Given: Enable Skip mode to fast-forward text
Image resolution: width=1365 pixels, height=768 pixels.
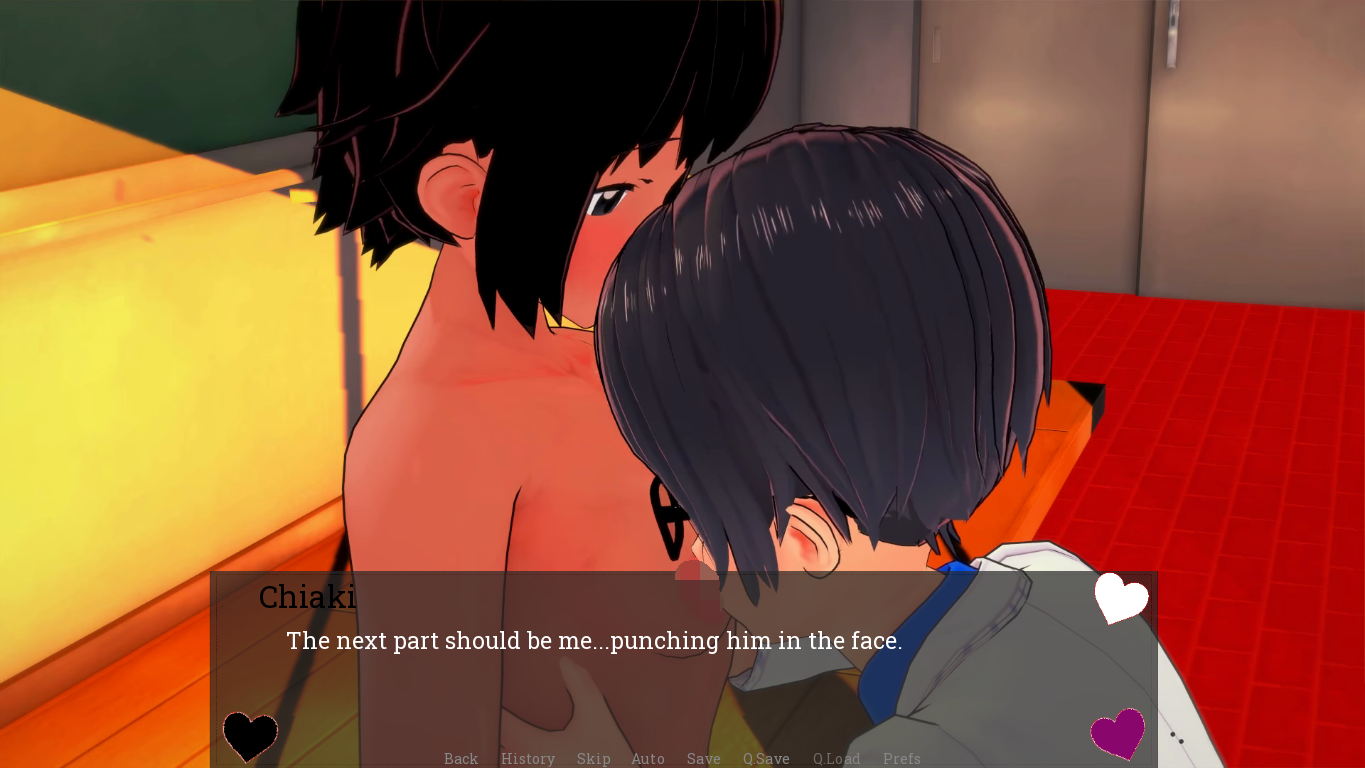Looking at the screenshot, I should pyautogui.click(x=593, y=759).
